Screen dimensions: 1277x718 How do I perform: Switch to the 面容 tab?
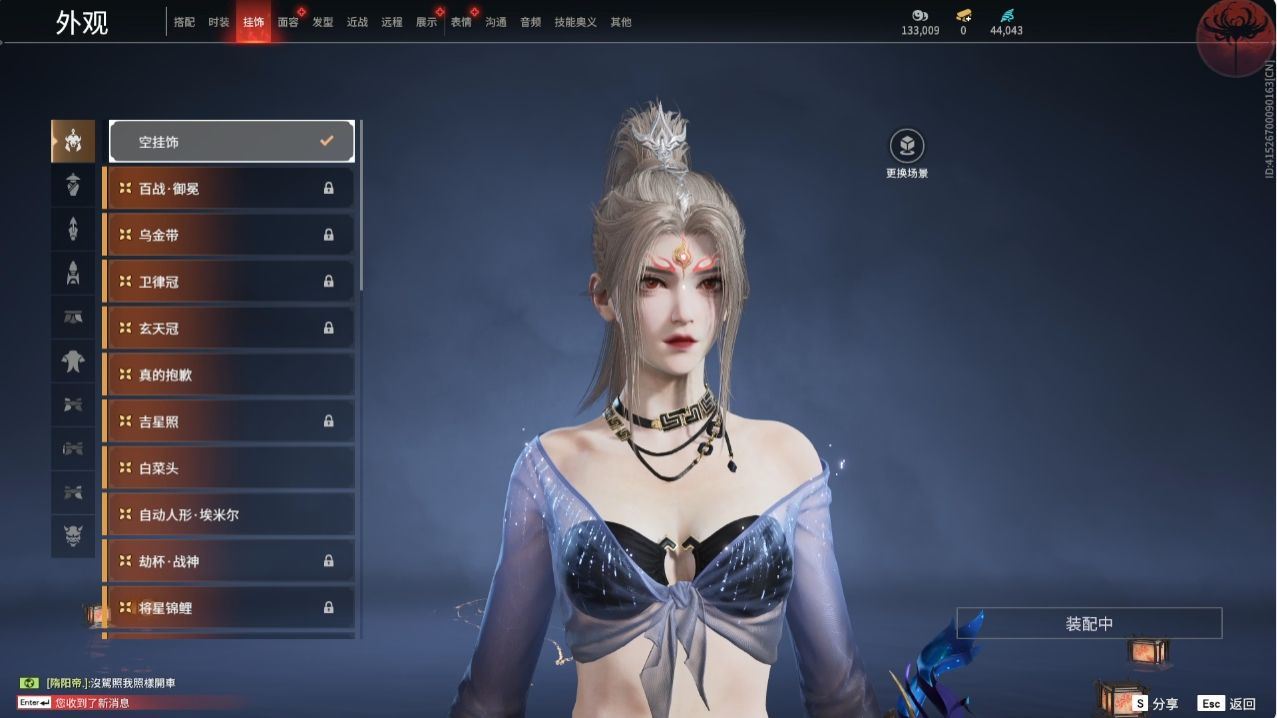288,22
